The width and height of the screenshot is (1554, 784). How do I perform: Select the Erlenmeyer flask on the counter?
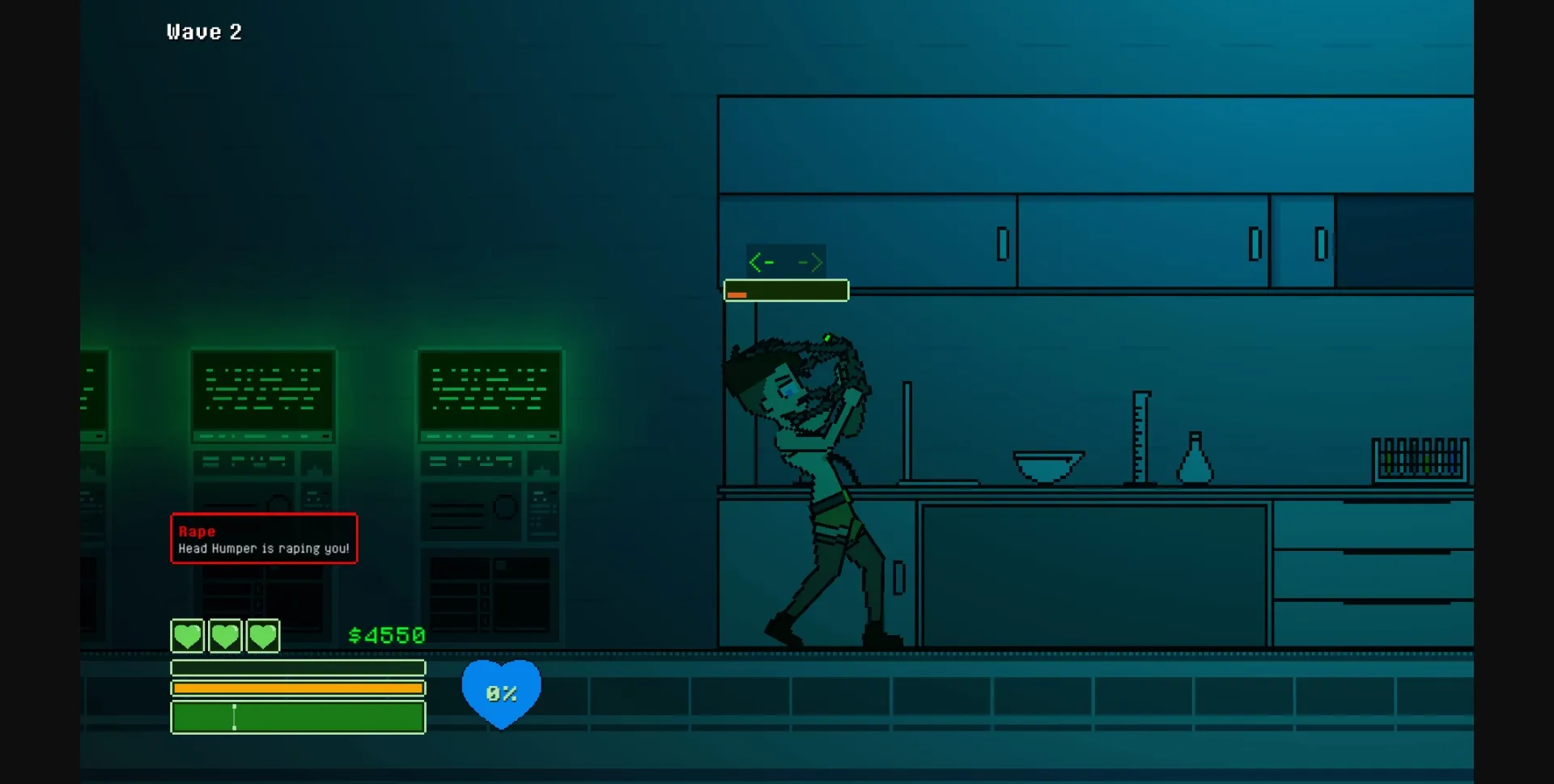click(1194, 461)
